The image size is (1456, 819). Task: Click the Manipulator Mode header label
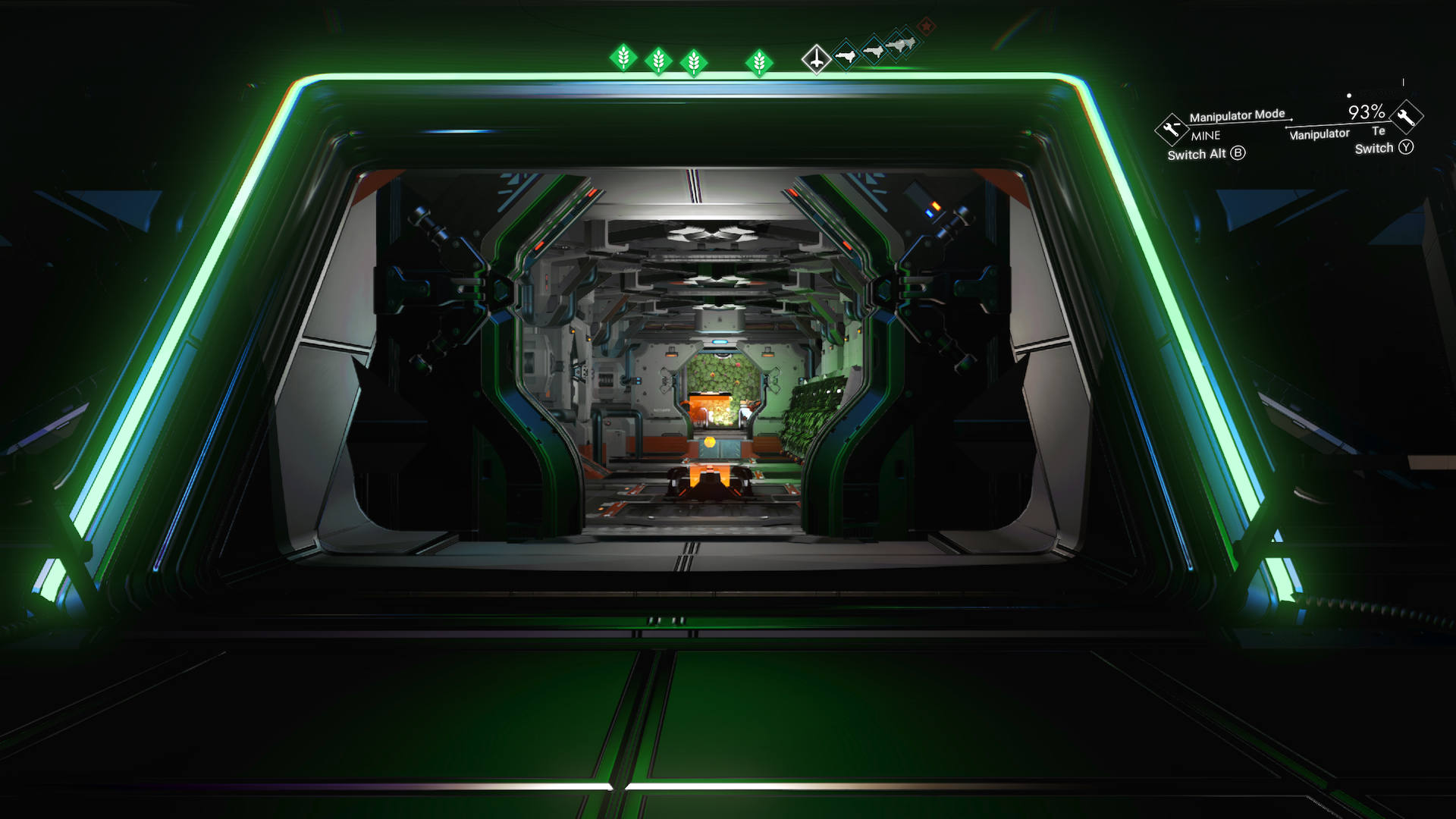[1237, 116]
